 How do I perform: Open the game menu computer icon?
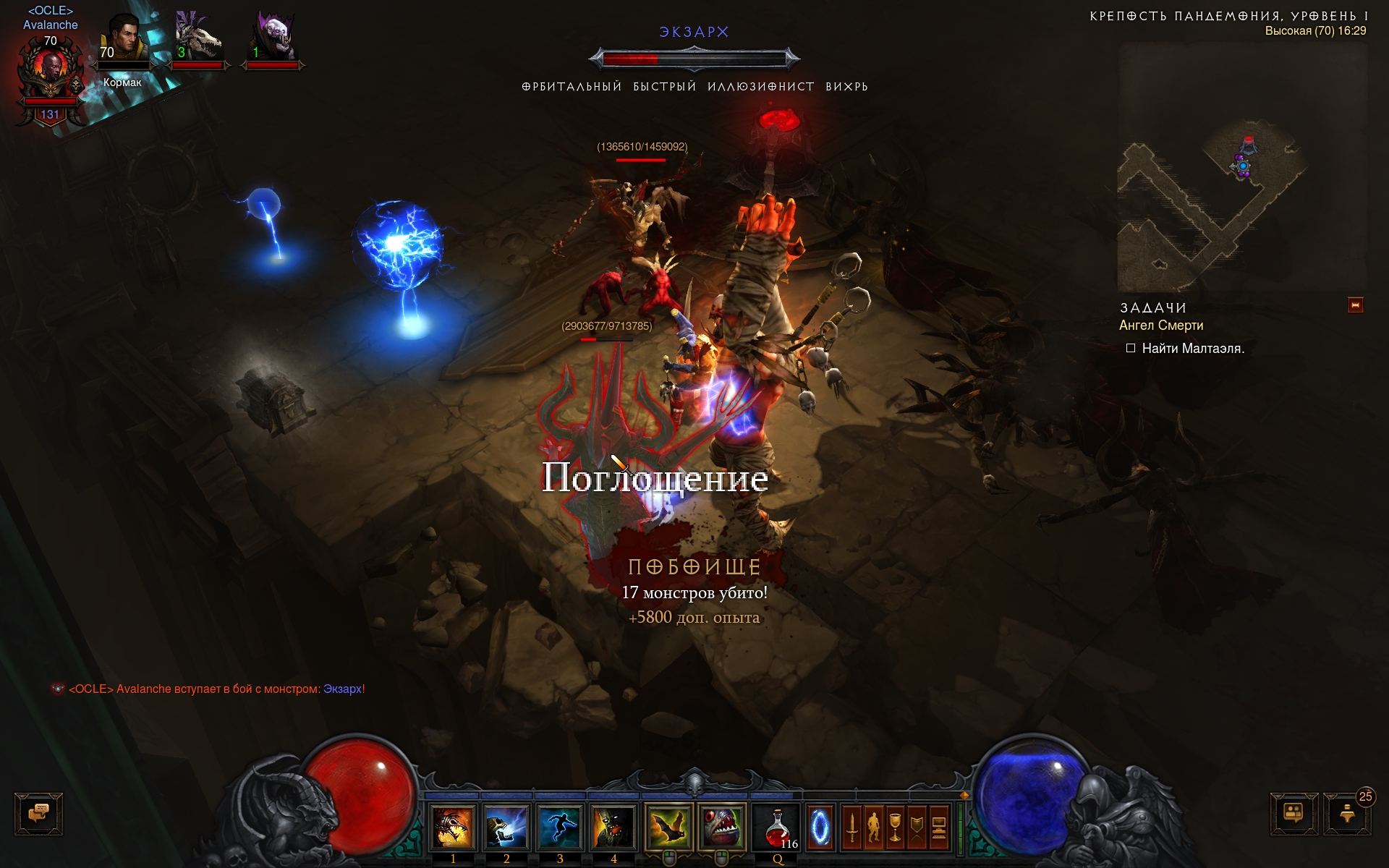(x=939, y=827)
